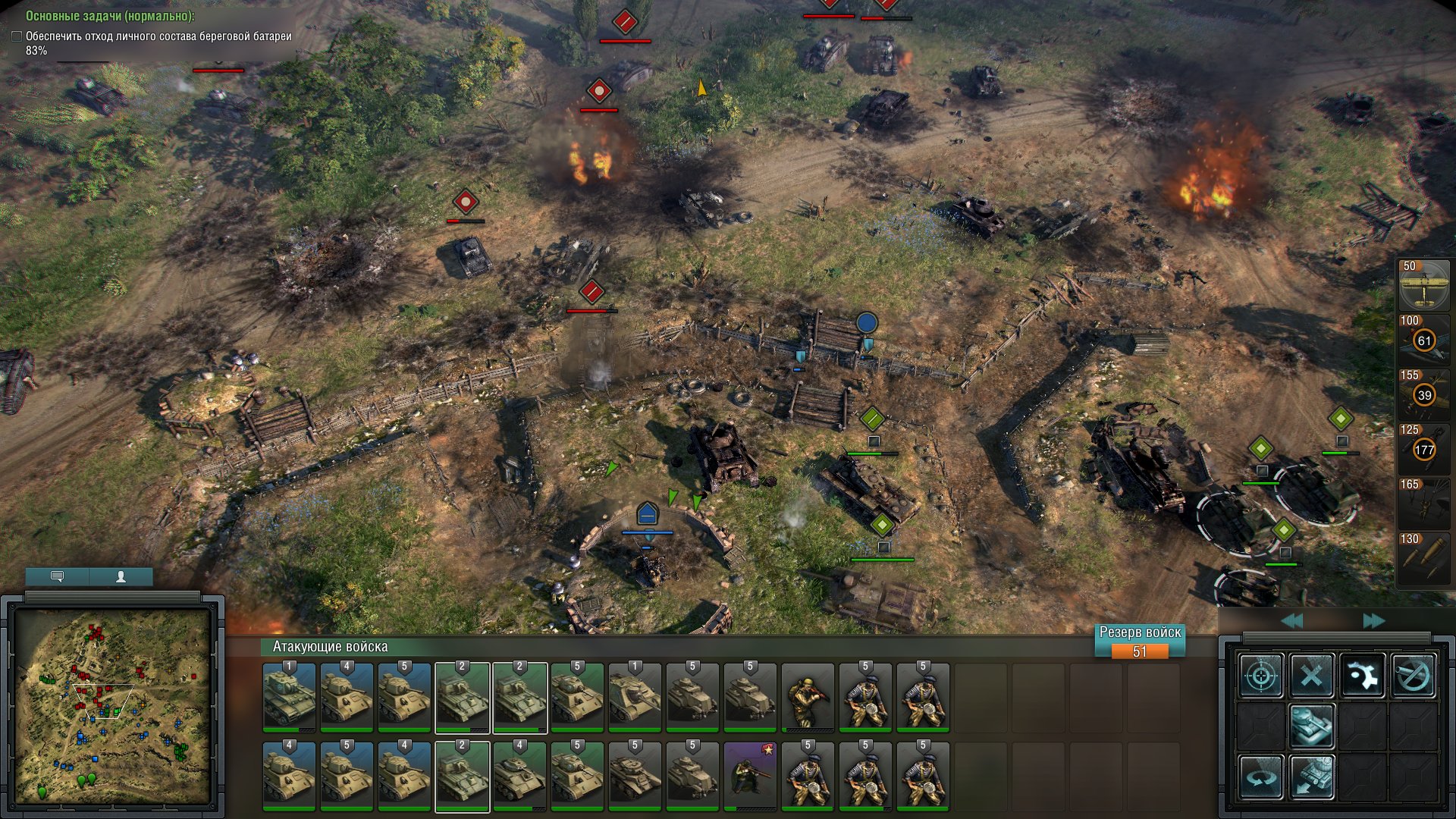Go to previous panel with left double arrow
The image size is (1456, 819).
click(1291, 621)
